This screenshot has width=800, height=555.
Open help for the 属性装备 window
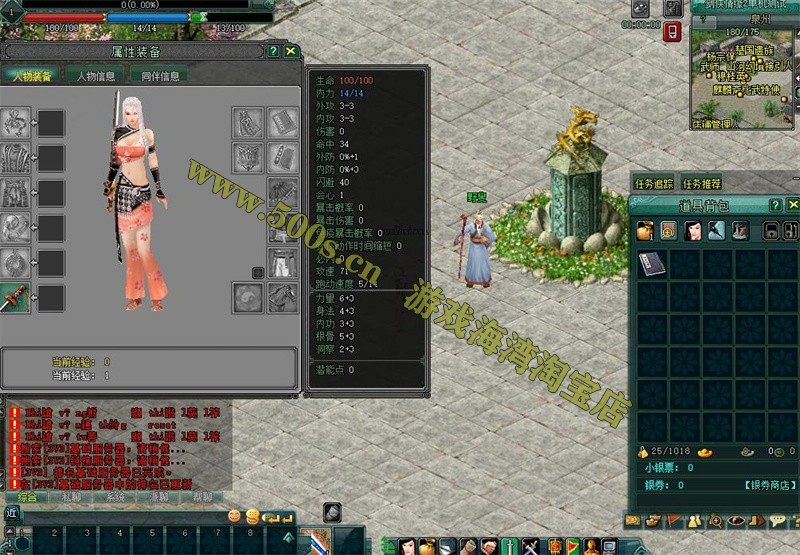coord(273,50)
